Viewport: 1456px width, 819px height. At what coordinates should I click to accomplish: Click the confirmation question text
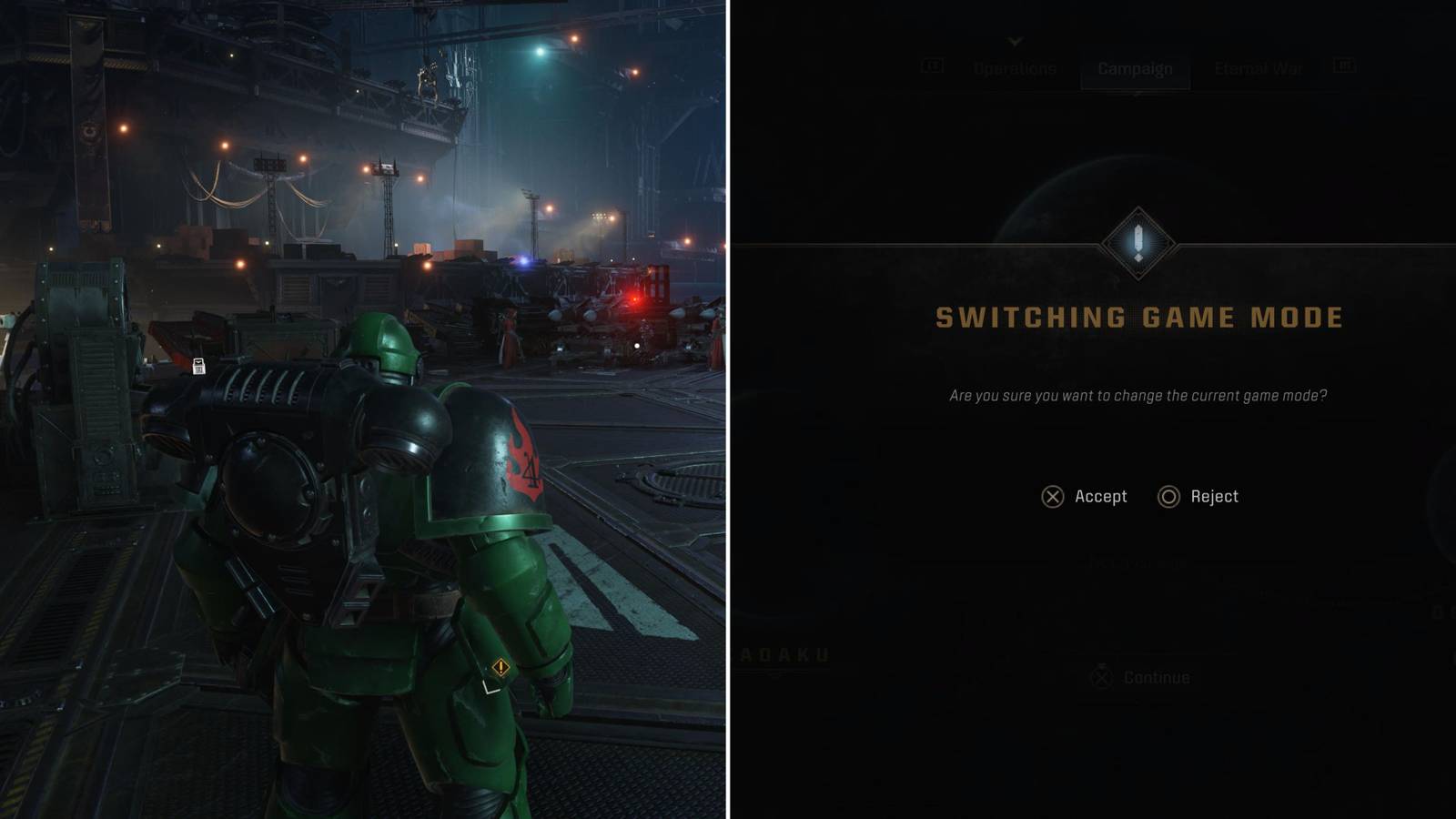tap(1138, 396)
